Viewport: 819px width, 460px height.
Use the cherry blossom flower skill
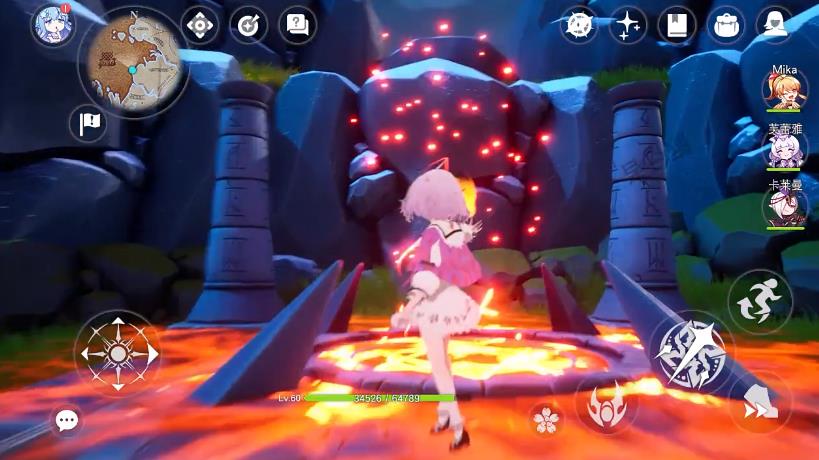point(545,420)
